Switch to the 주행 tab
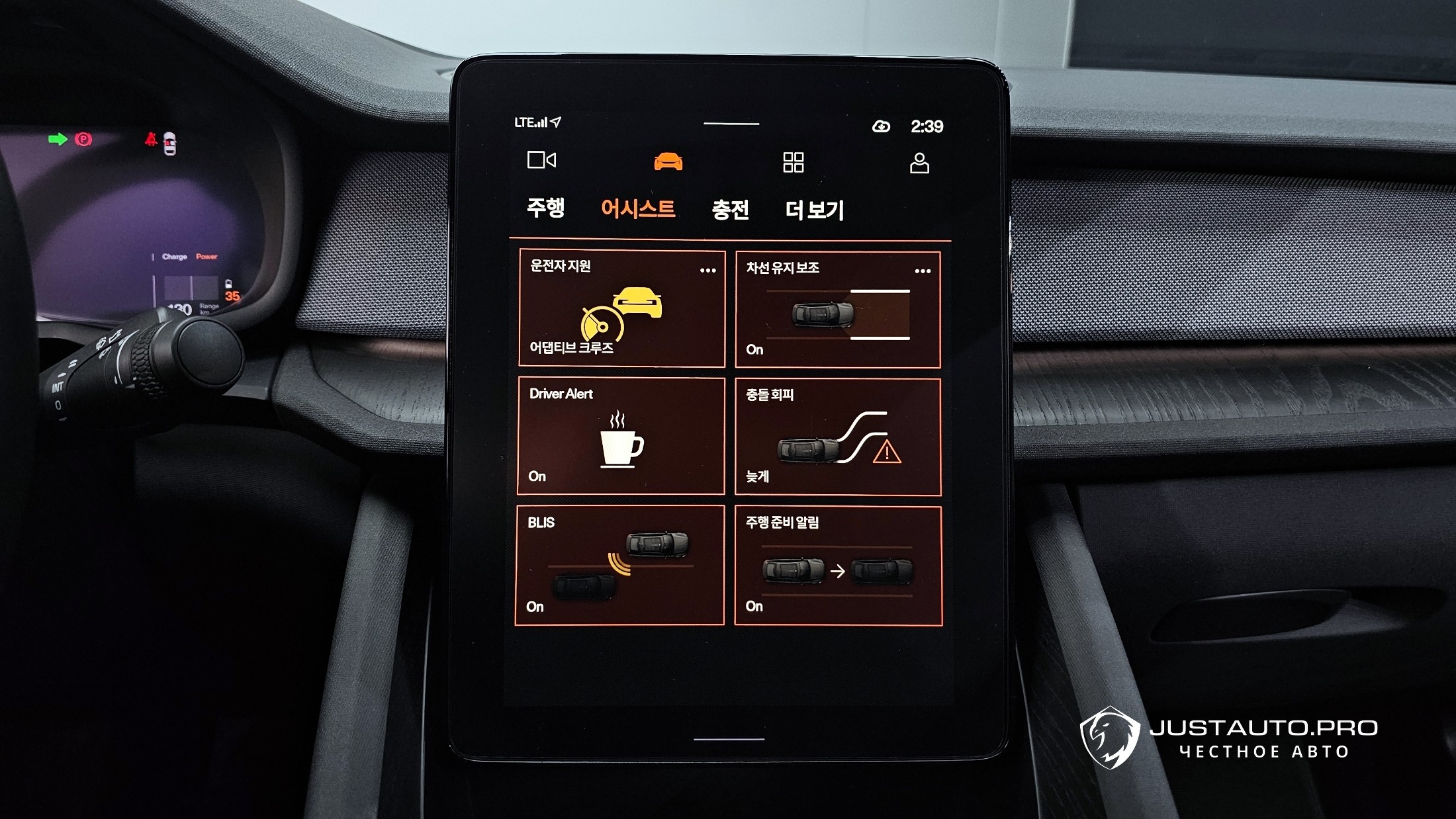Image resolution: width=1456 pixels, height=819 pixels. [545, 208]
